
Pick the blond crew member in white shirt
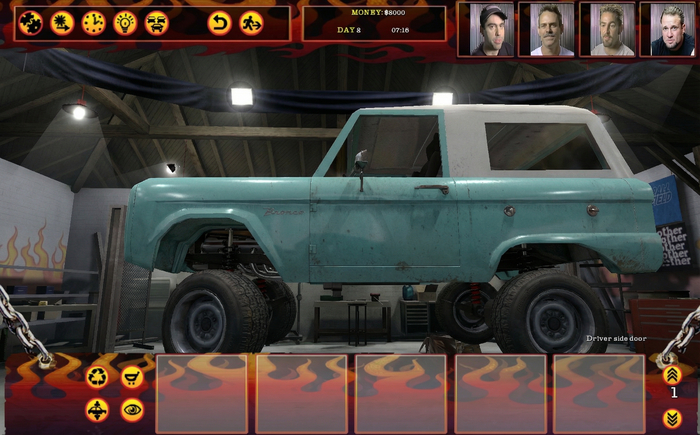[607, 29]
